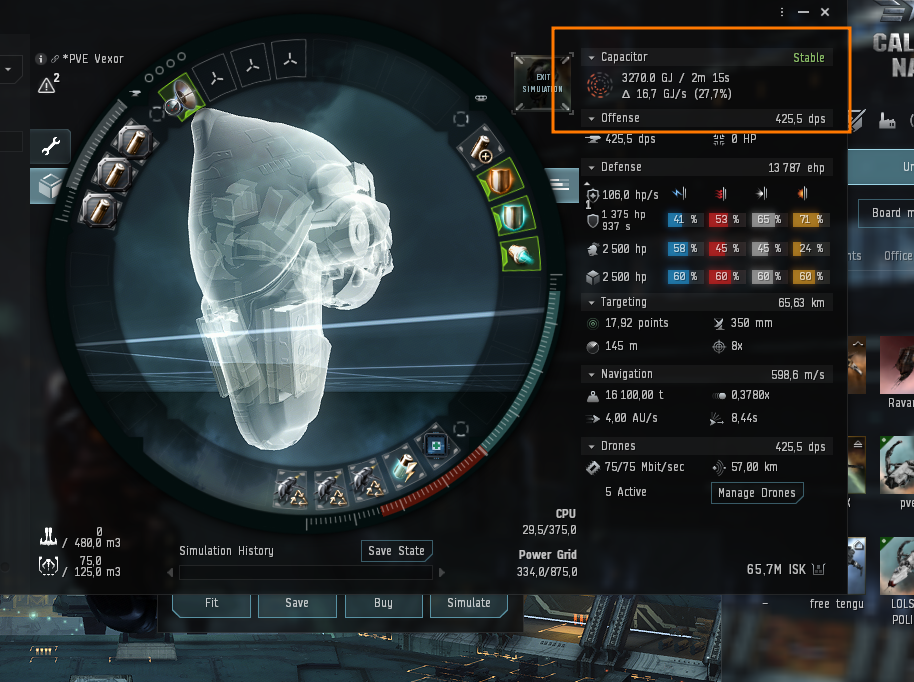Close the fitting window

(x=825, y=12)
